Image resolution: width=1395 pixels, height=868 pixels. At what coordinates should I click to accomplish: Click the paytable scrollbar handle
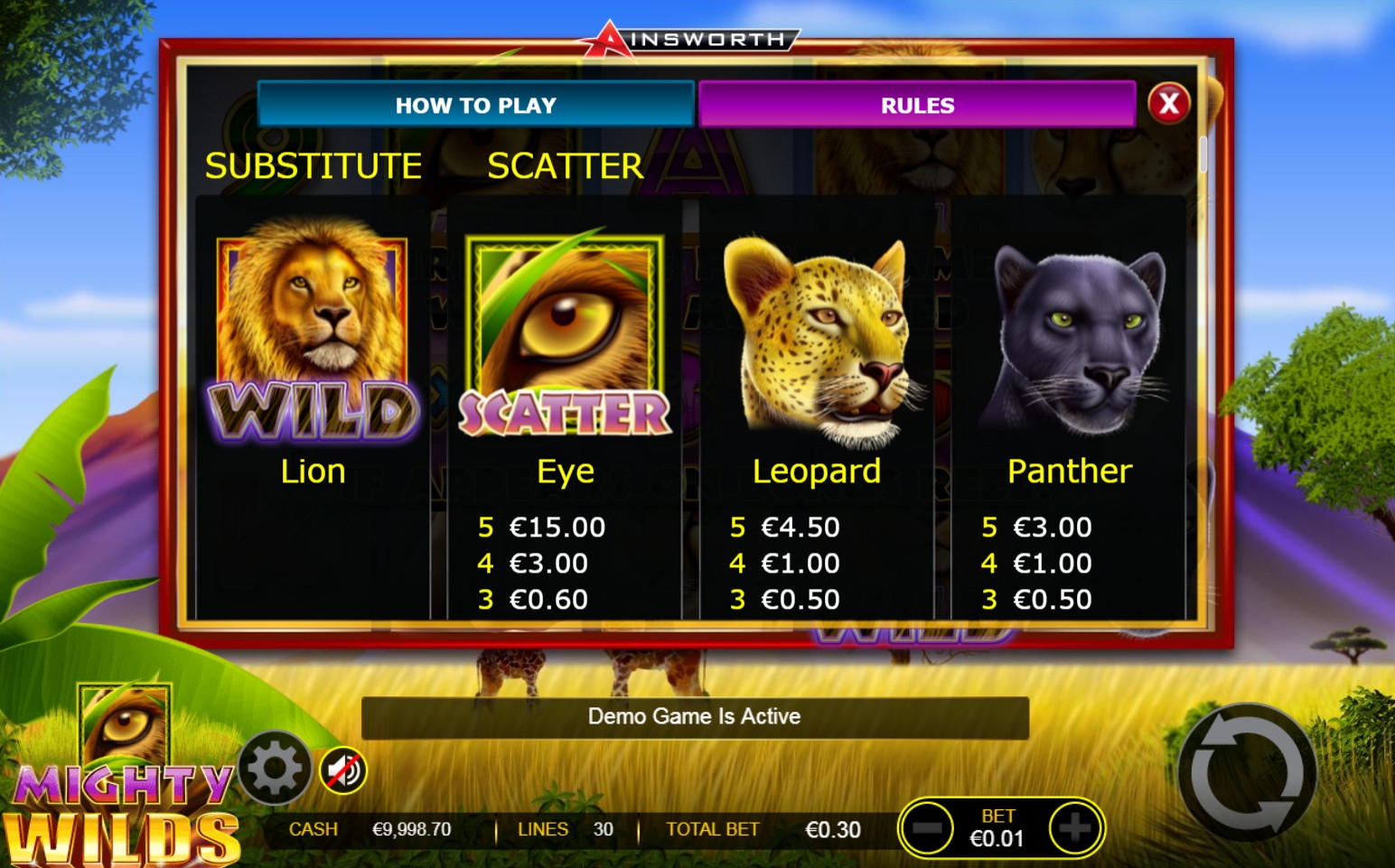click(1203, 154)
